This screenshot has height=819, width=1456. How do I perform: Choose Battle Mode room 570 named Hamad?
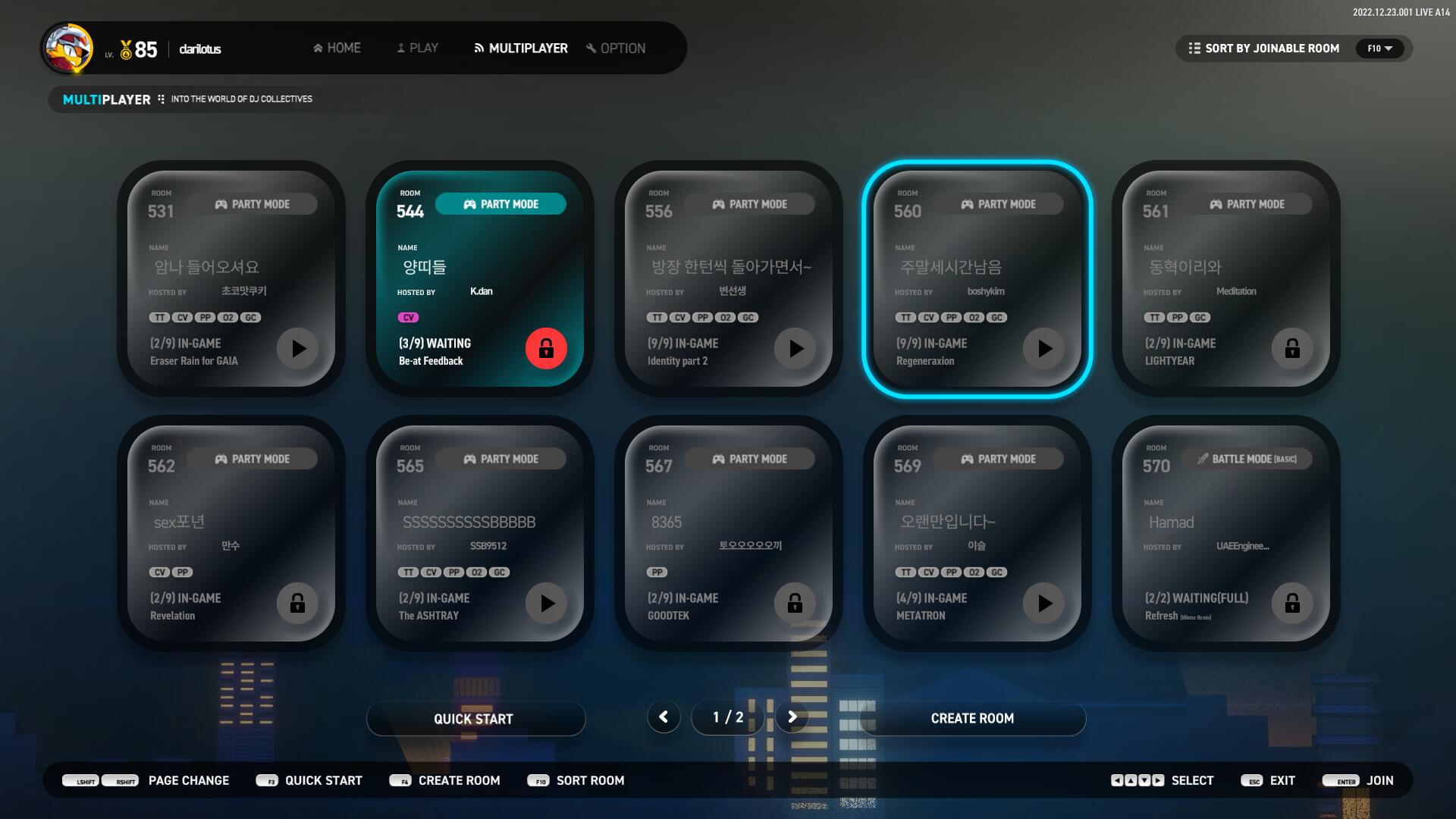coord(1225,532)
